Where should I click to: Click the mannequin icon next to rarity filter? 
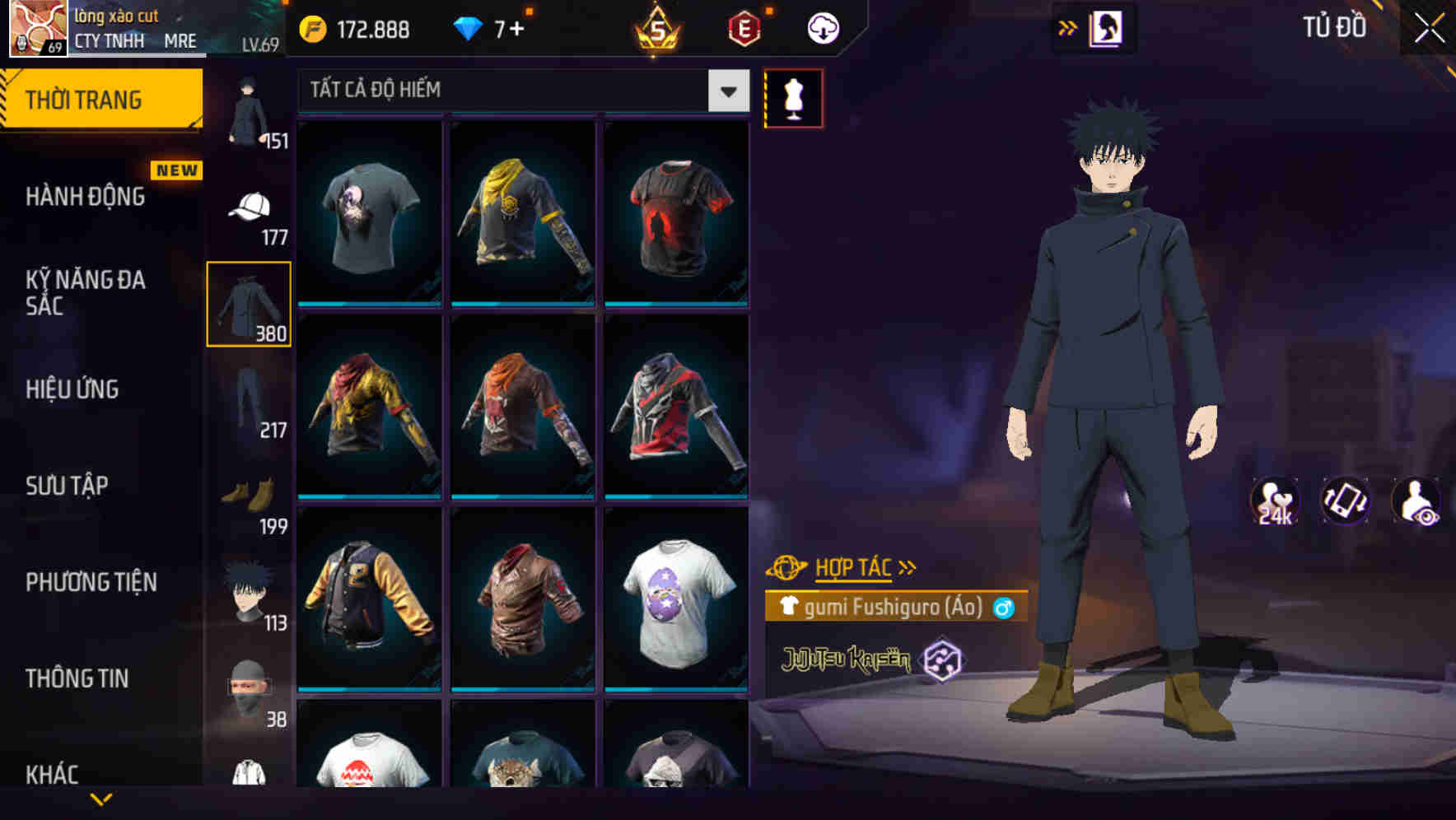point(793,98)
